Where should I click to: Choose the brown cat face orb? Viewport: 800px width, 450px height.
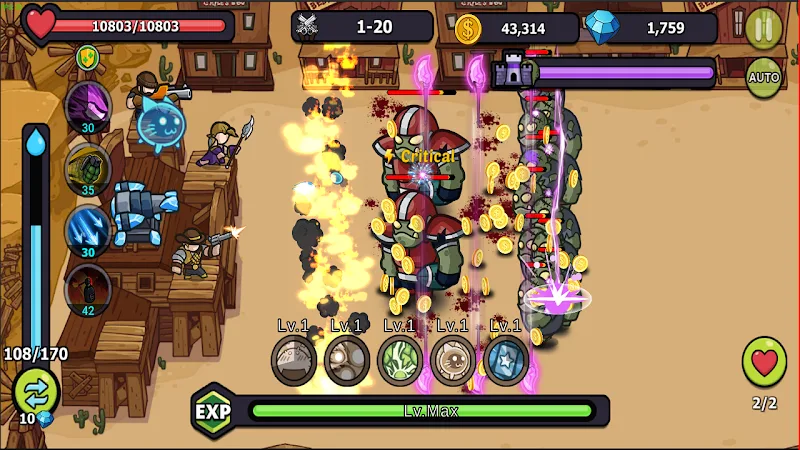[453, 360]
